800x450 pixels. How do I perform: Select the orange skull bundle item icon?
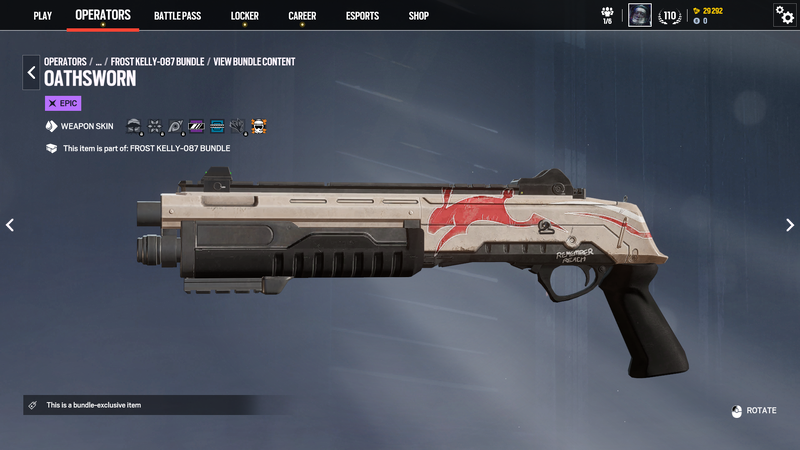pyautogui.click(x=258, y=127)
